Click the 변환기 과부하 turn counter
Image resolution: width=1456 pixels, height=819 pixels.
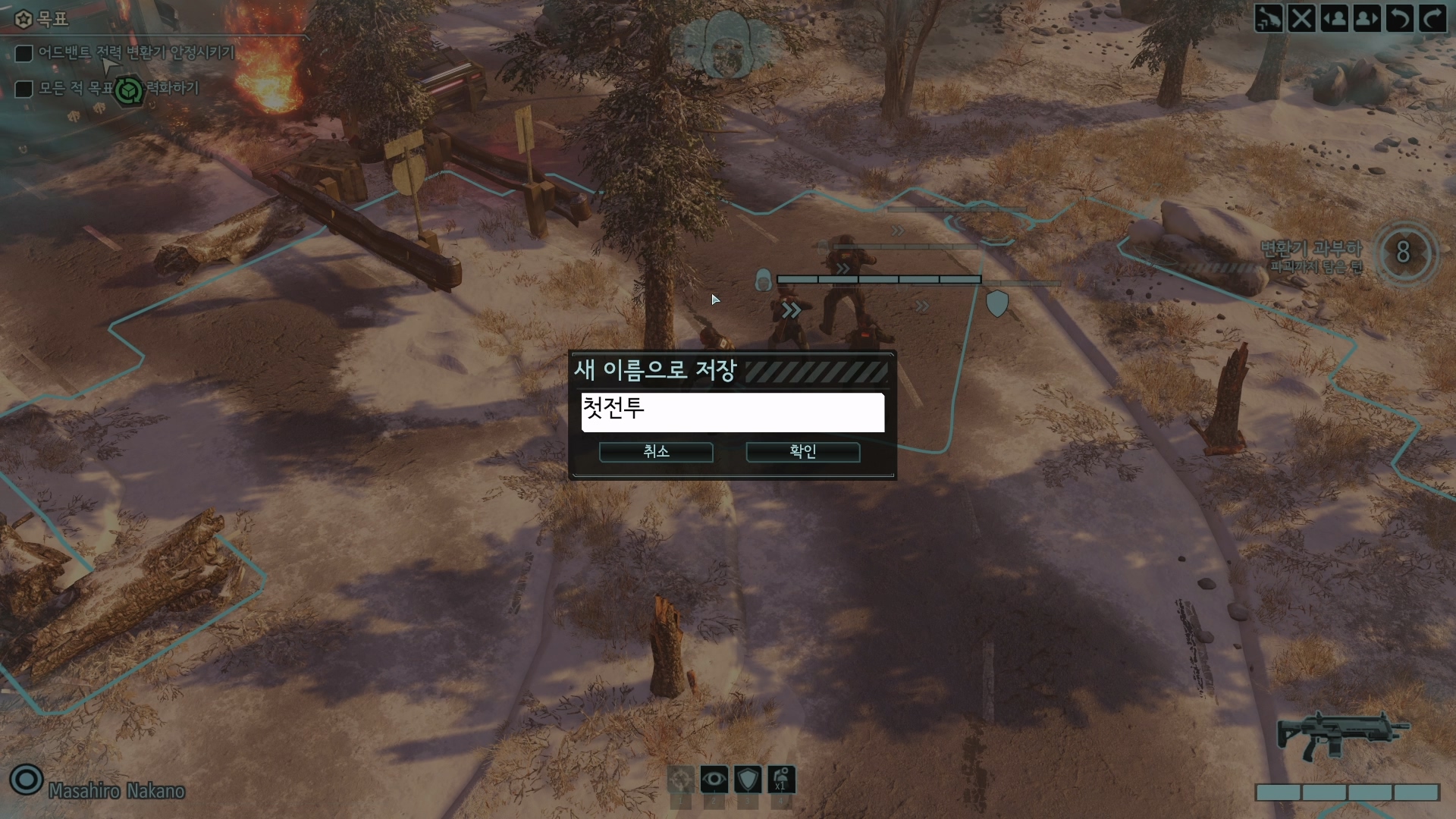(x=1403, y=253)
